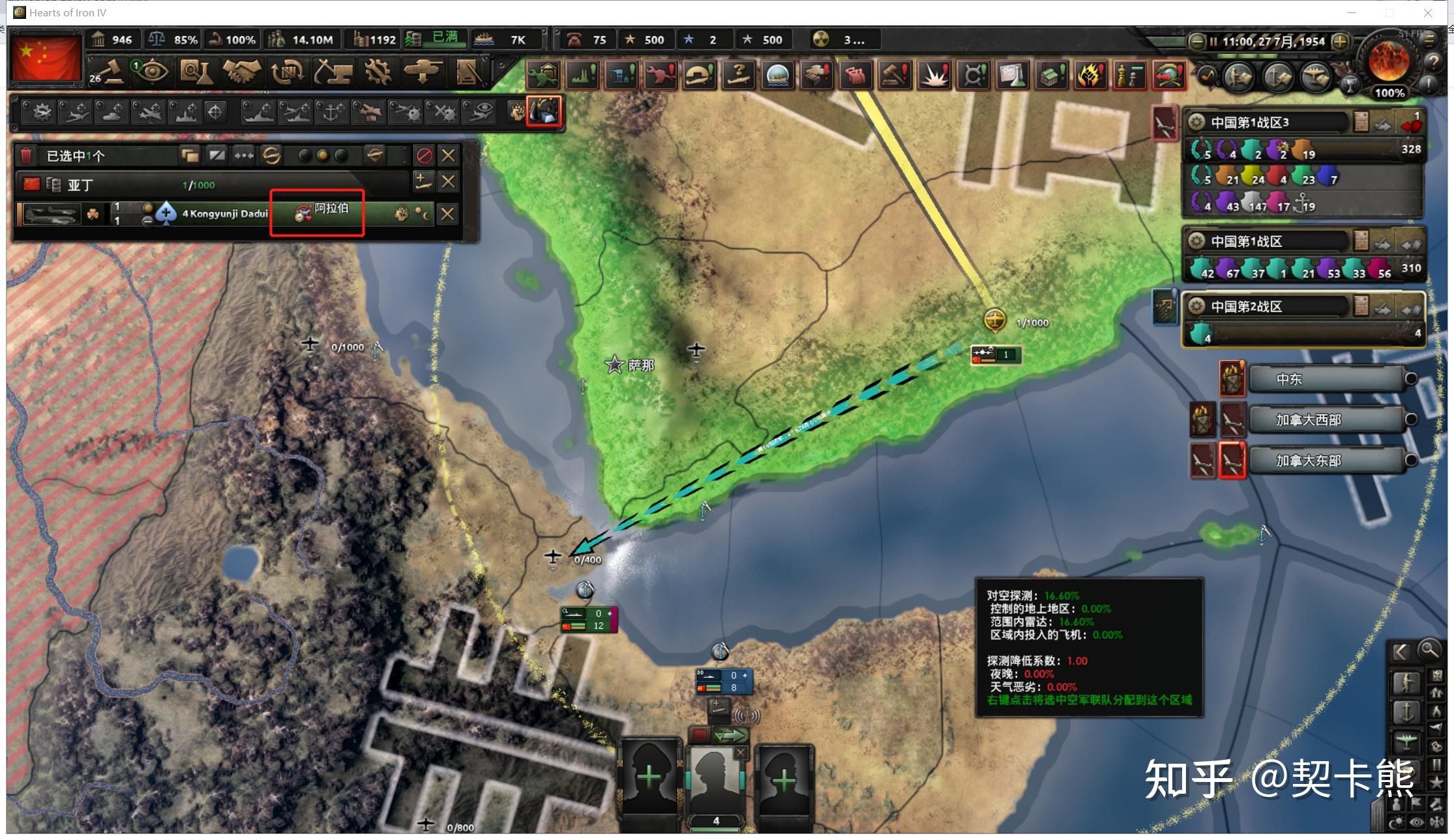The image size is (1454, 840).
Task: Open the research flask menu
Action: (x=196, y=72)
